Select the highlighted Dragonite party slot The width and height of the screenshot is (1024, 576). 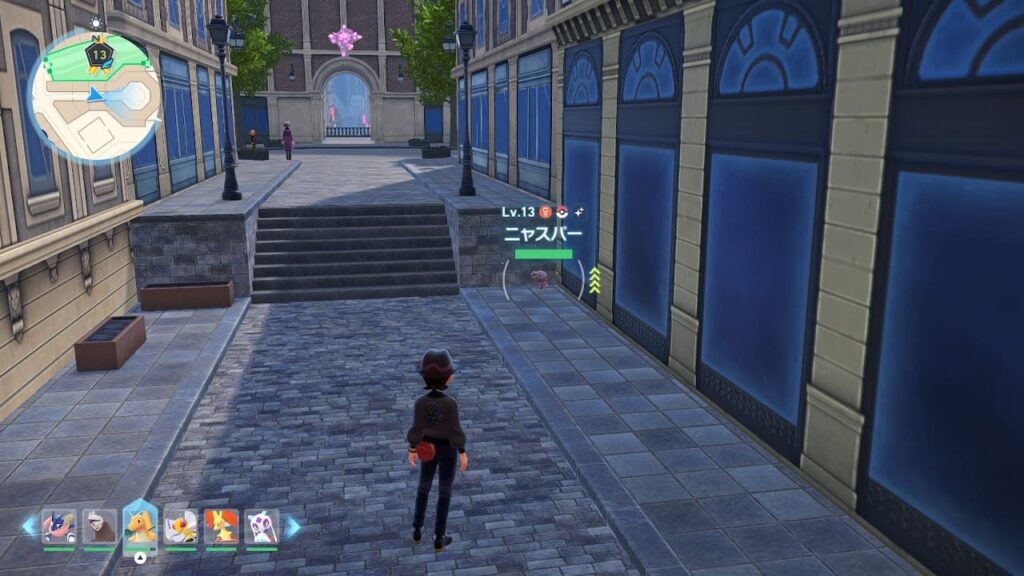[140, 526]
